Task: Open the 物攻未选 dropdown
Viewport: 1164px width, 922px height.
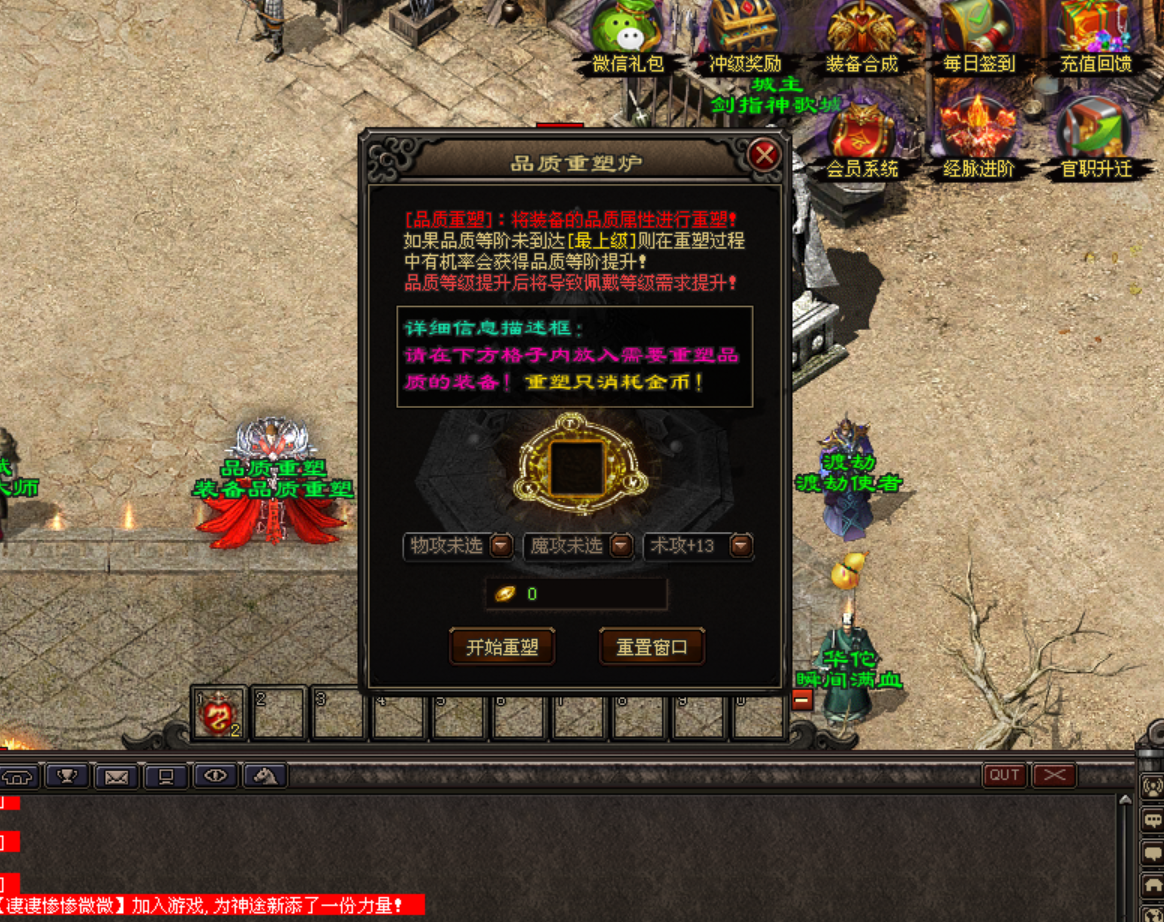Action: (501, 546)
